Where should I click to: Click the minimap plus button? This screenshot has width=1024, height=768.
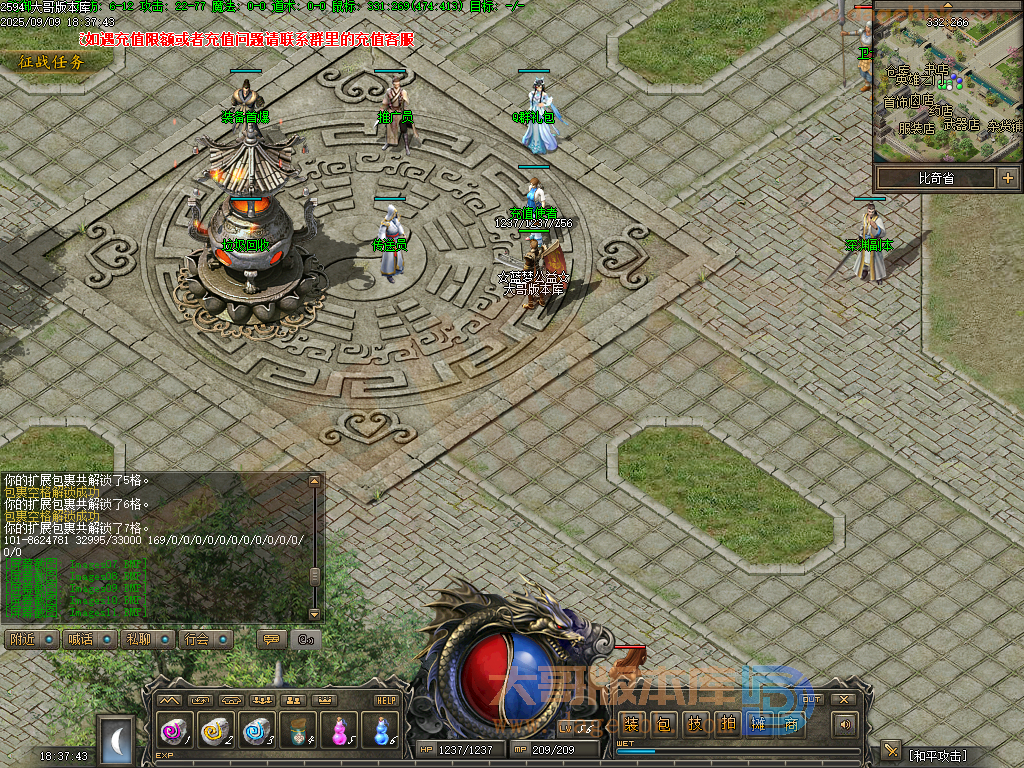pos(1007,178)
